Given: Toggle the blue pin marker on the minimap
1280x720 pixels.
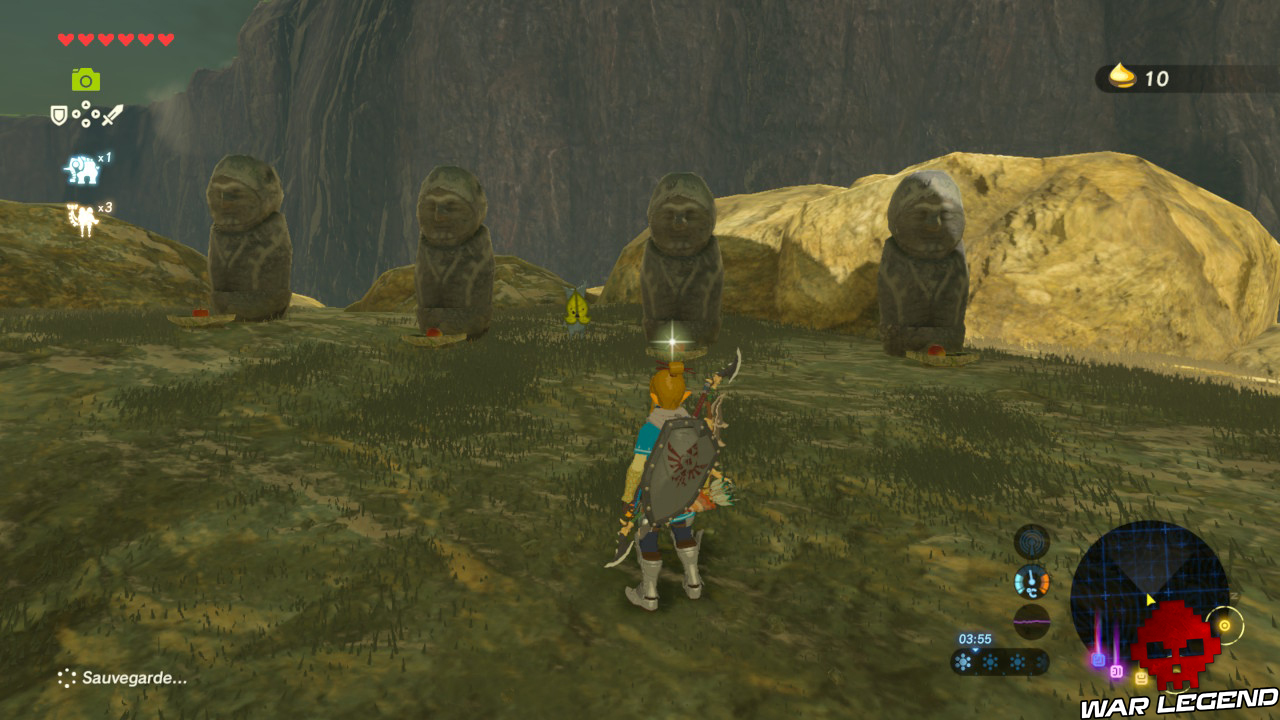Looking at the screenshot, I should pos(1097,660).
